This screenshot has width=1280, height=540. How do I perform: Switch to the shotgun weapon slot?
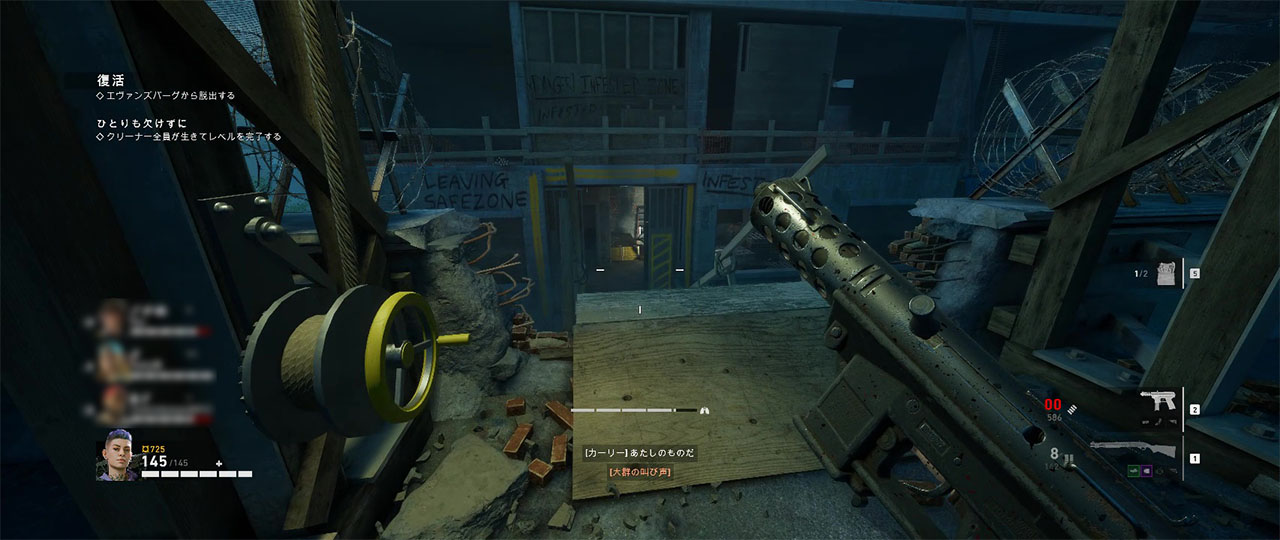click(x=1133, y=449)
